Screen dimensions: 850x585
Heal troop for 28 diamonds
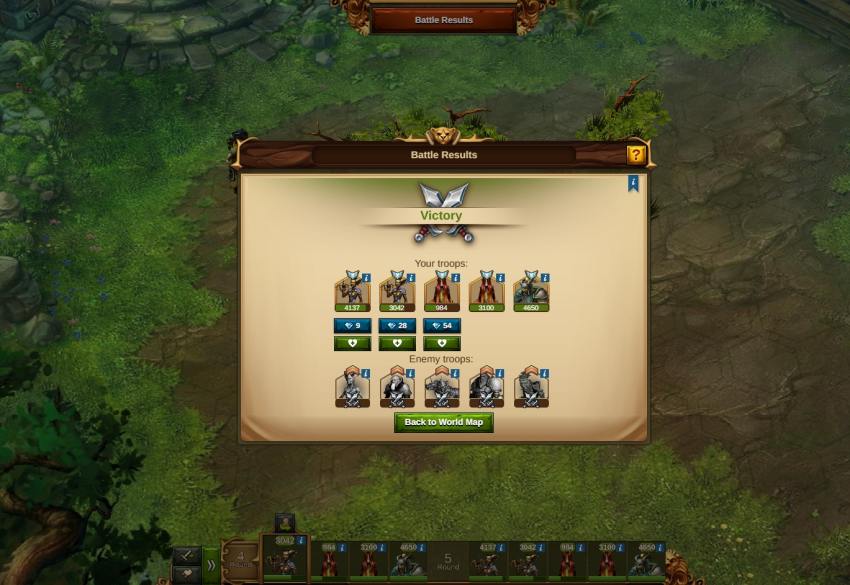pos(397,326)
